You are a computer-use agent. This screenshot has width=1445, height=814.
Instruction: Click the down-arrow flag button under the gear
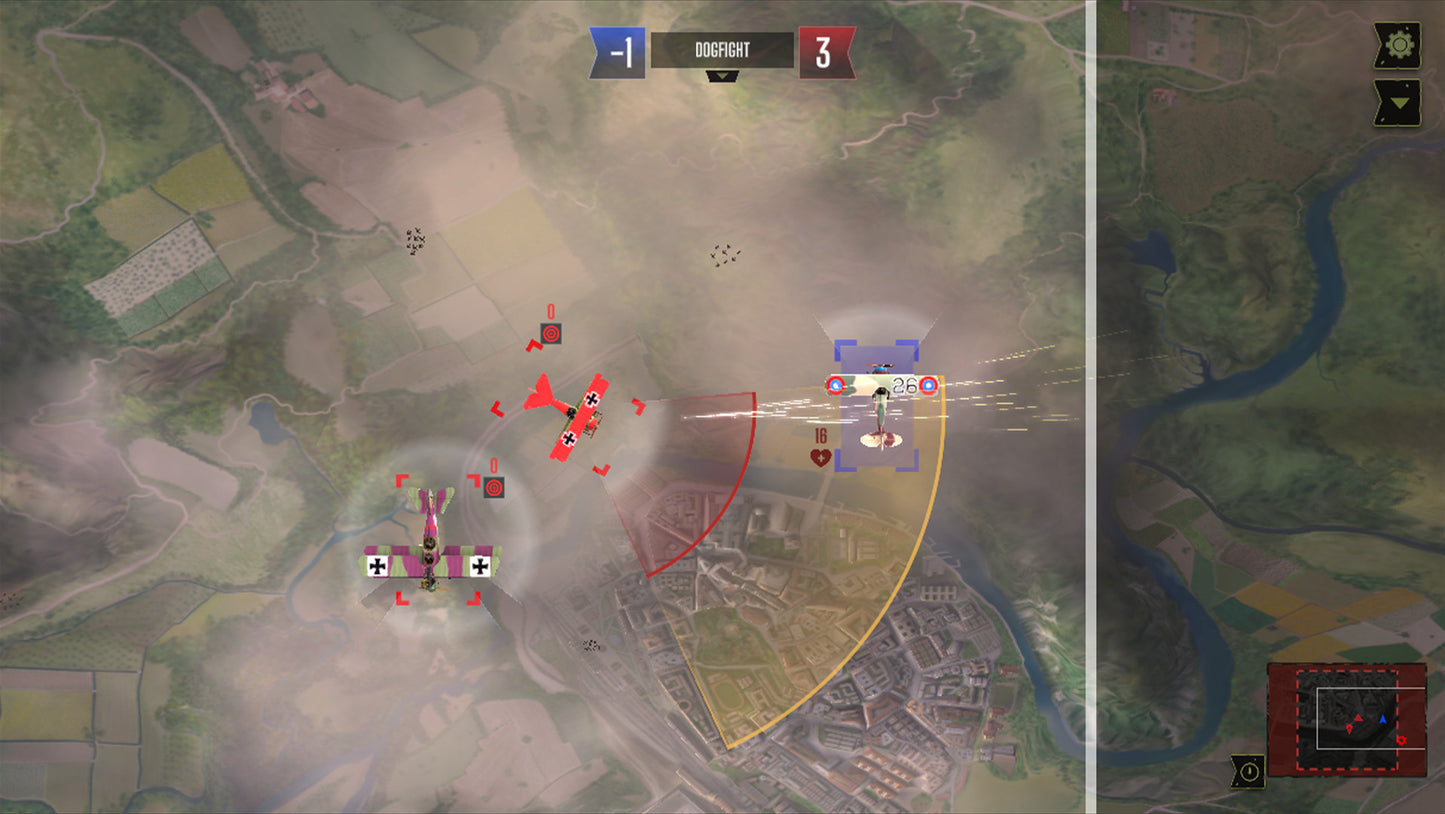point(1397,102)
